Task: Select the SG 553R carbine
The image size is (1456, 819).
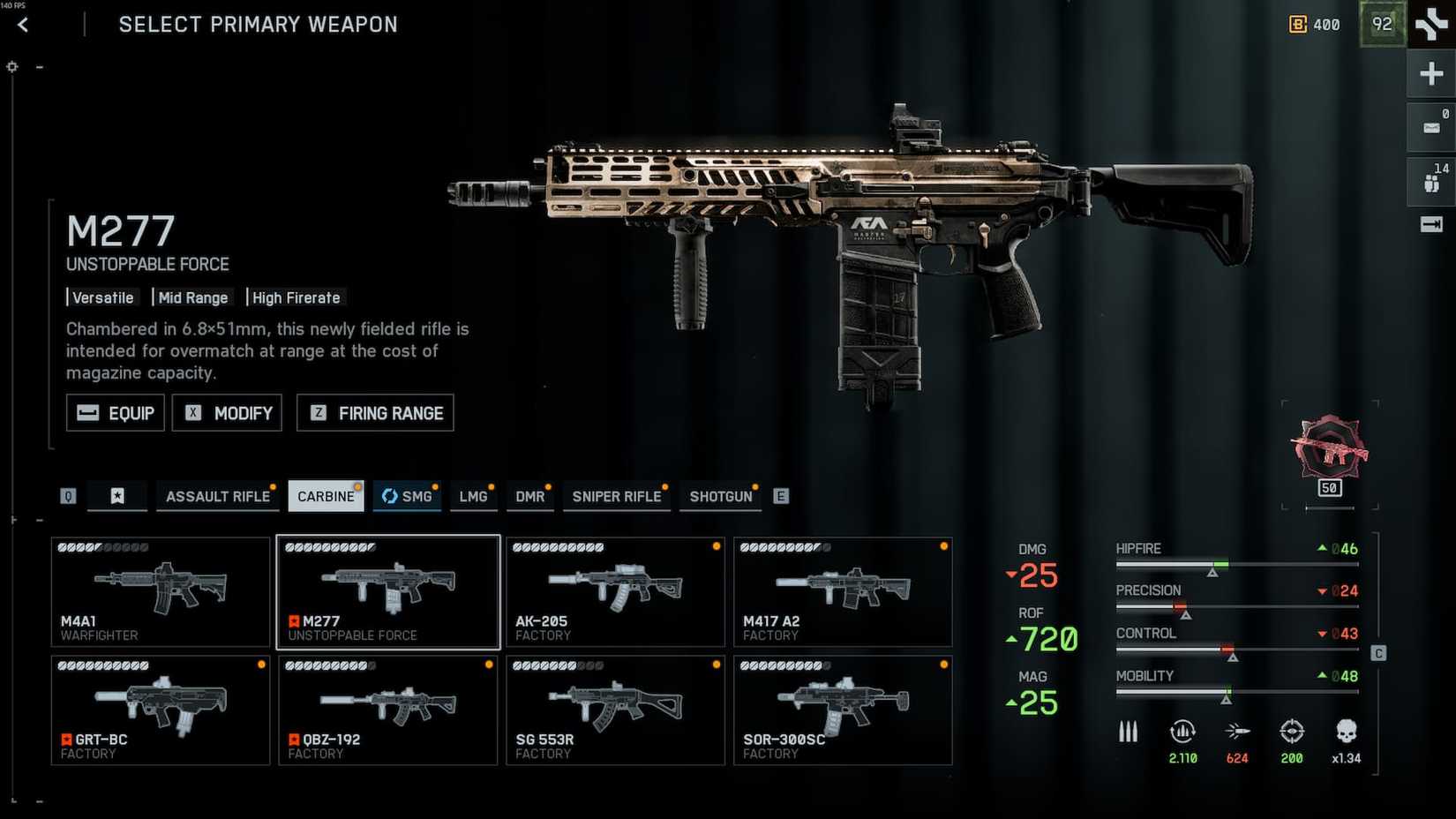Action: tap(615, 710)
